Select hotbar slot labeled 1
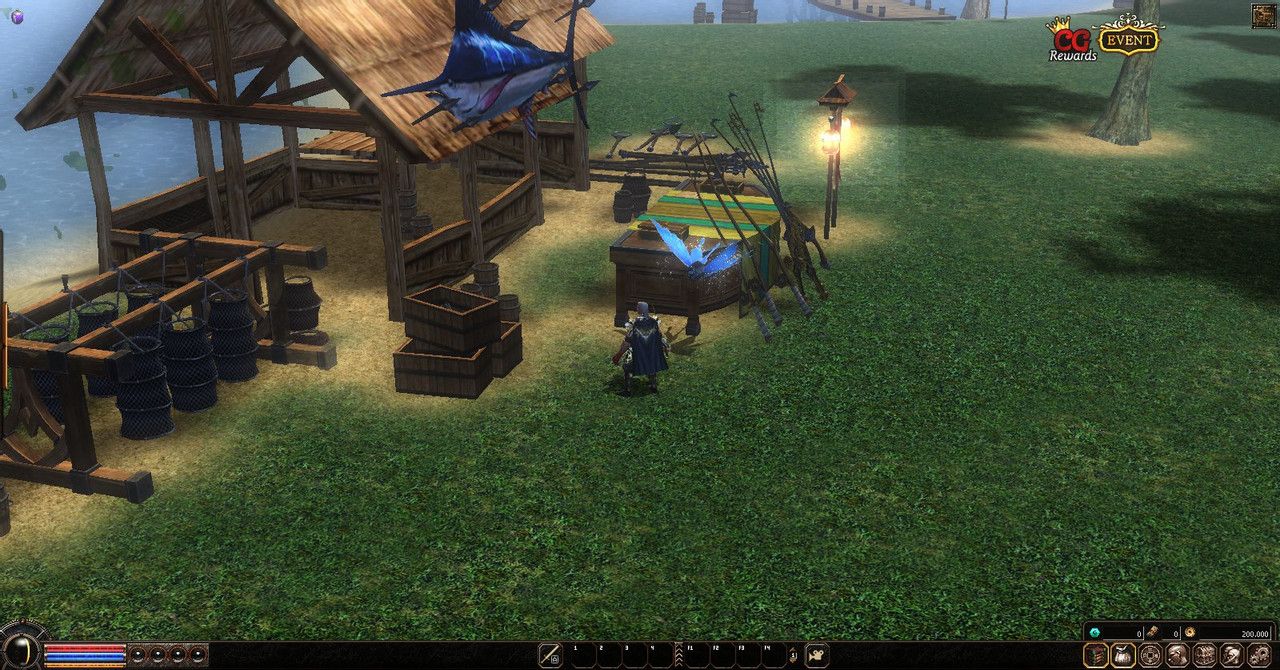This screenshot has width=1280, height=670. pyautogui.click(x=583, y=656)
